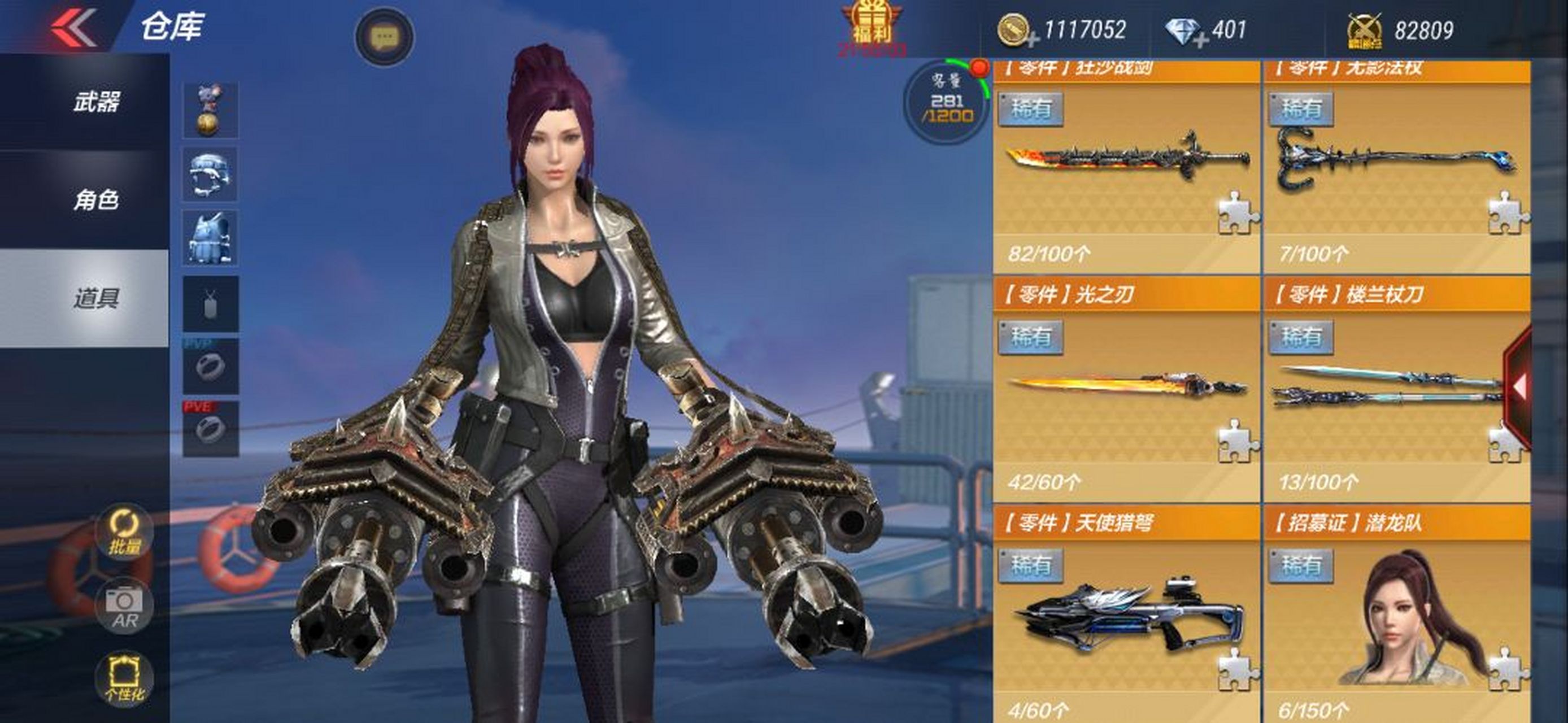Viewport: 1568px width, 723px height.
Task: Open the 个性化 personalization button
Action: click(124, 679)
